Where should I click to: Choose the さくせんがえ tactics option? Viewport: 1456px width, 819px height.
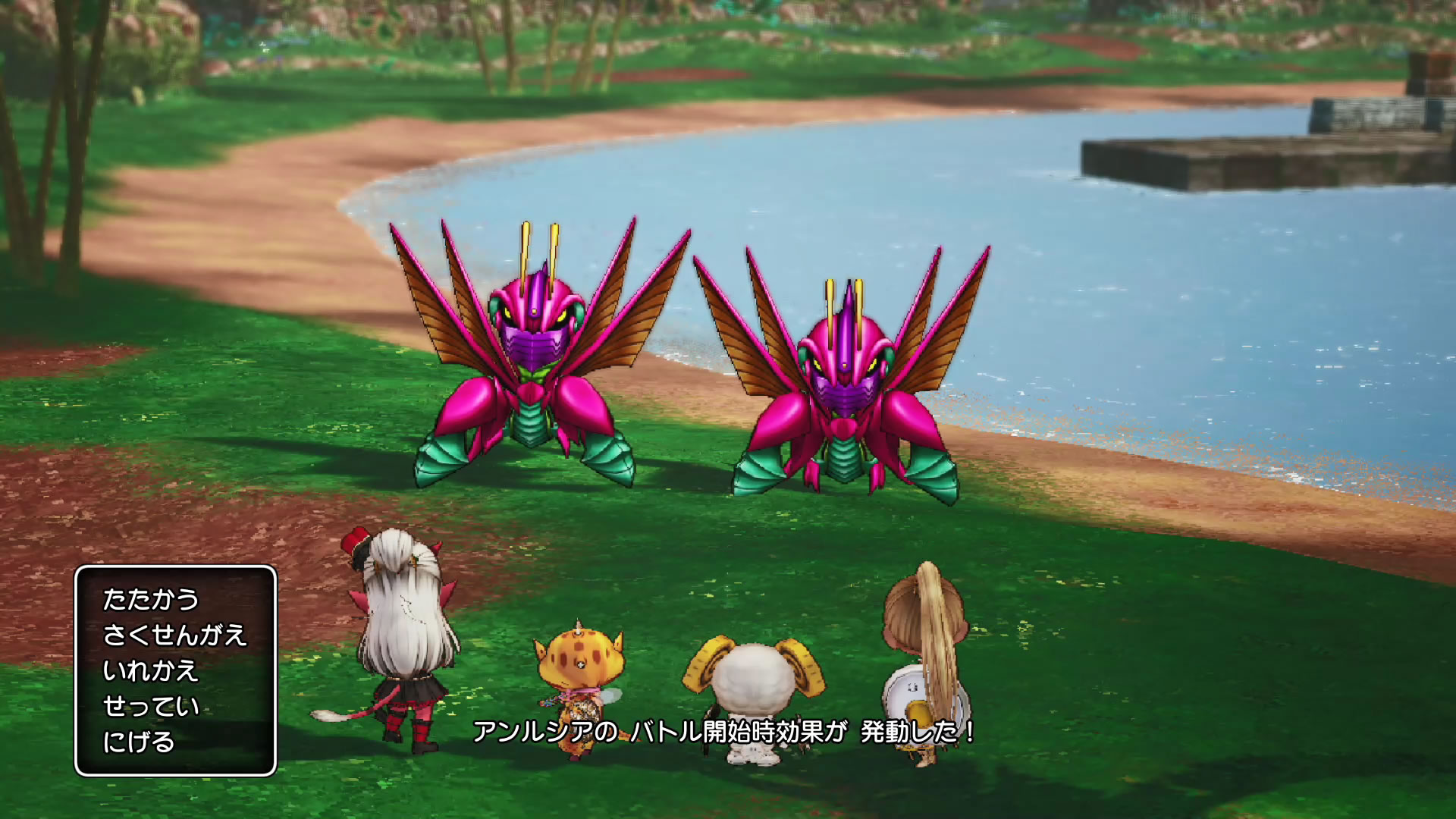coord(174,635)
